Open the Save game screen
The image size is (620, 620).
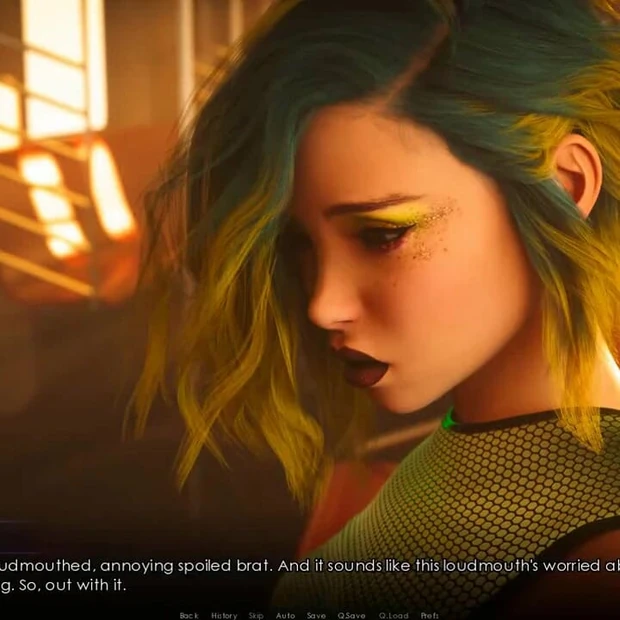316,615
